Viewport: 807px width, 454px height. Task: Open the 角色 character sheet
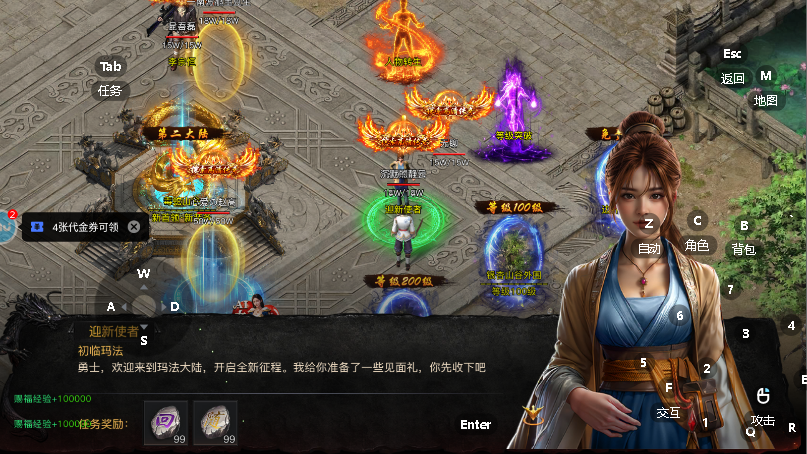[697, 244]
